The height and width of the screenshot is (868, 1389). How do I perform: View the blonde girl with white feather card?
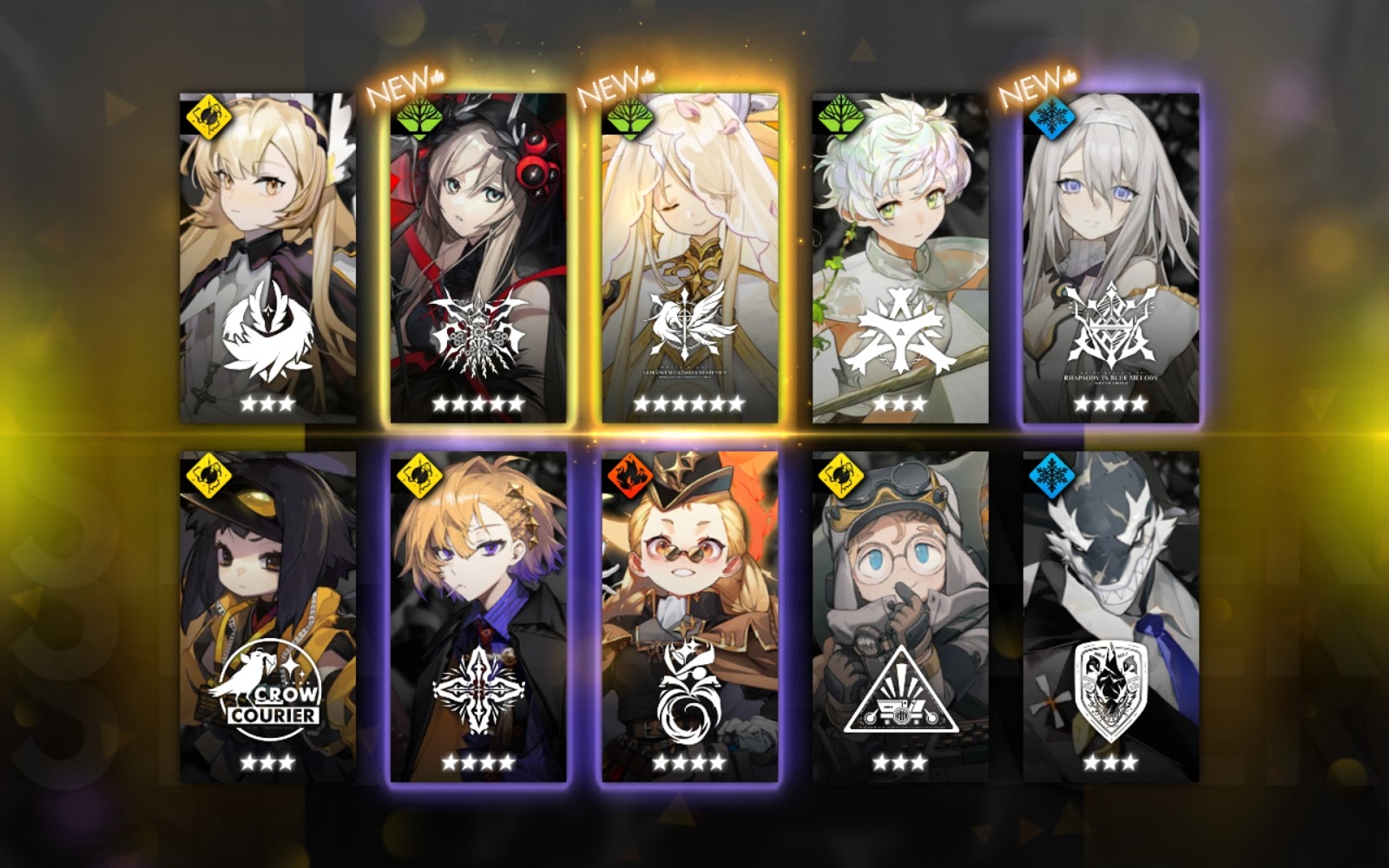point(267,258)
